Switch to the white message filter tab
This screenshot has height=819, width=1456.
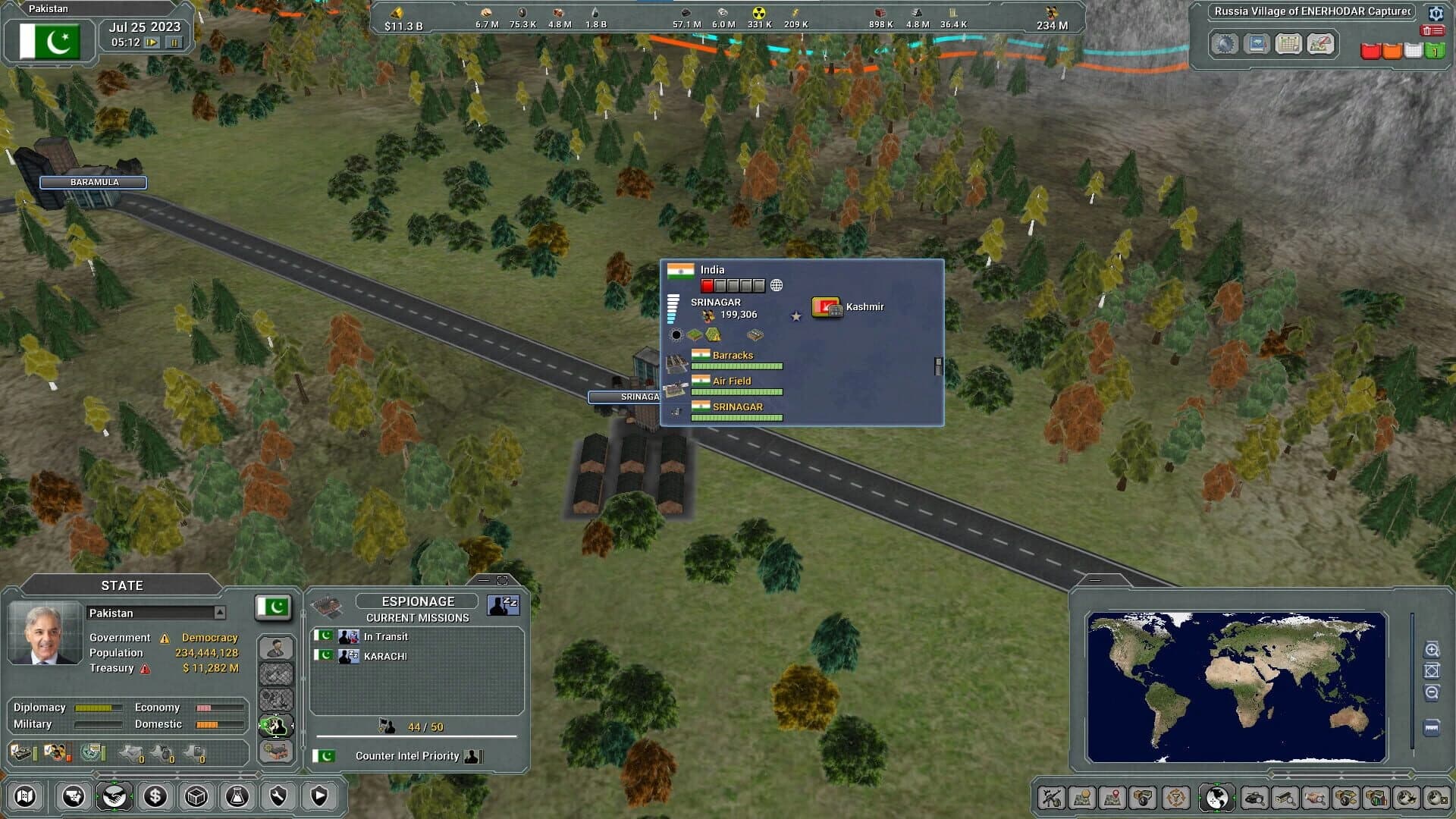point(1413,52)
